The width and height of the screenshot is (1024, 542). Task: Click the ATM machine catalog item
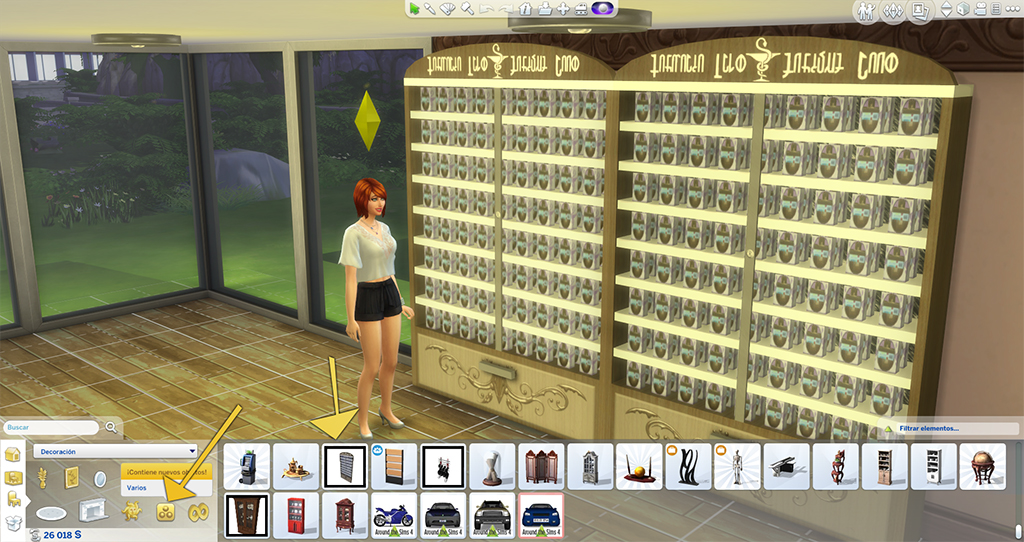pyautogui.click(x=247, y=466)
